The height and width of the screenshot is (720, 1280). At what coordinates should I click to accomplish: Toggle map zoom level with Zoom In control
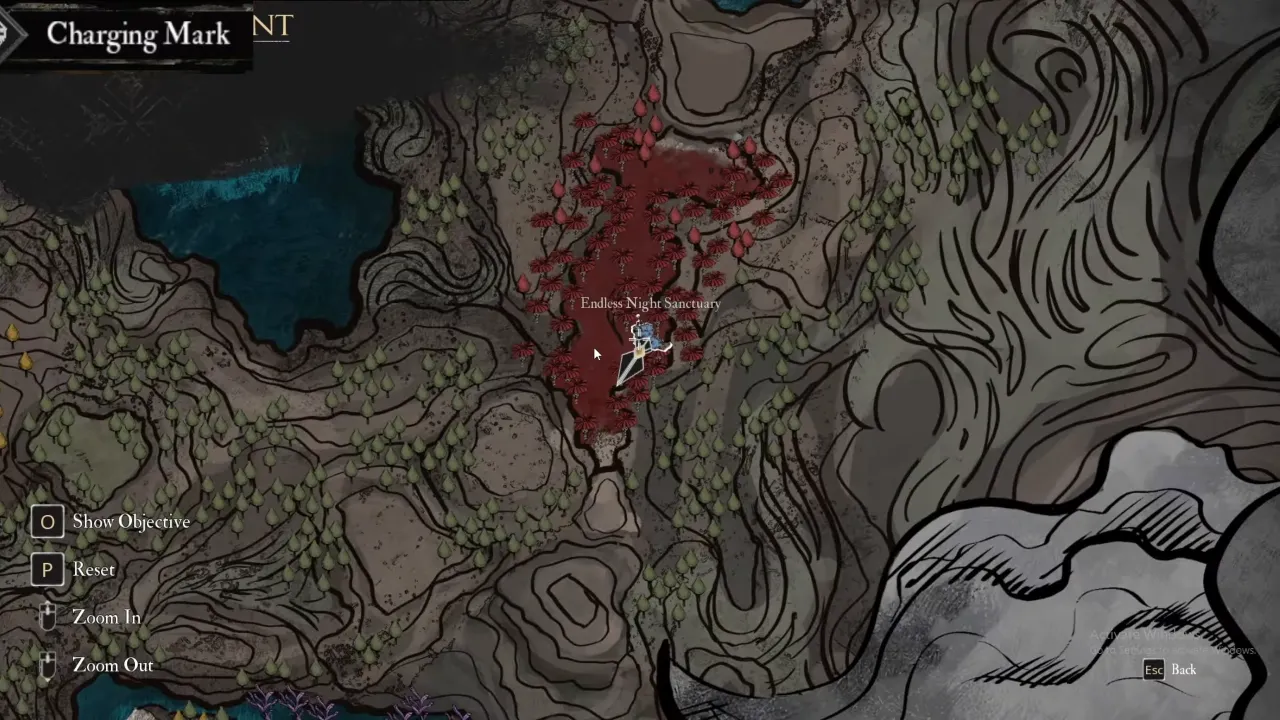(x=106, y=617)
